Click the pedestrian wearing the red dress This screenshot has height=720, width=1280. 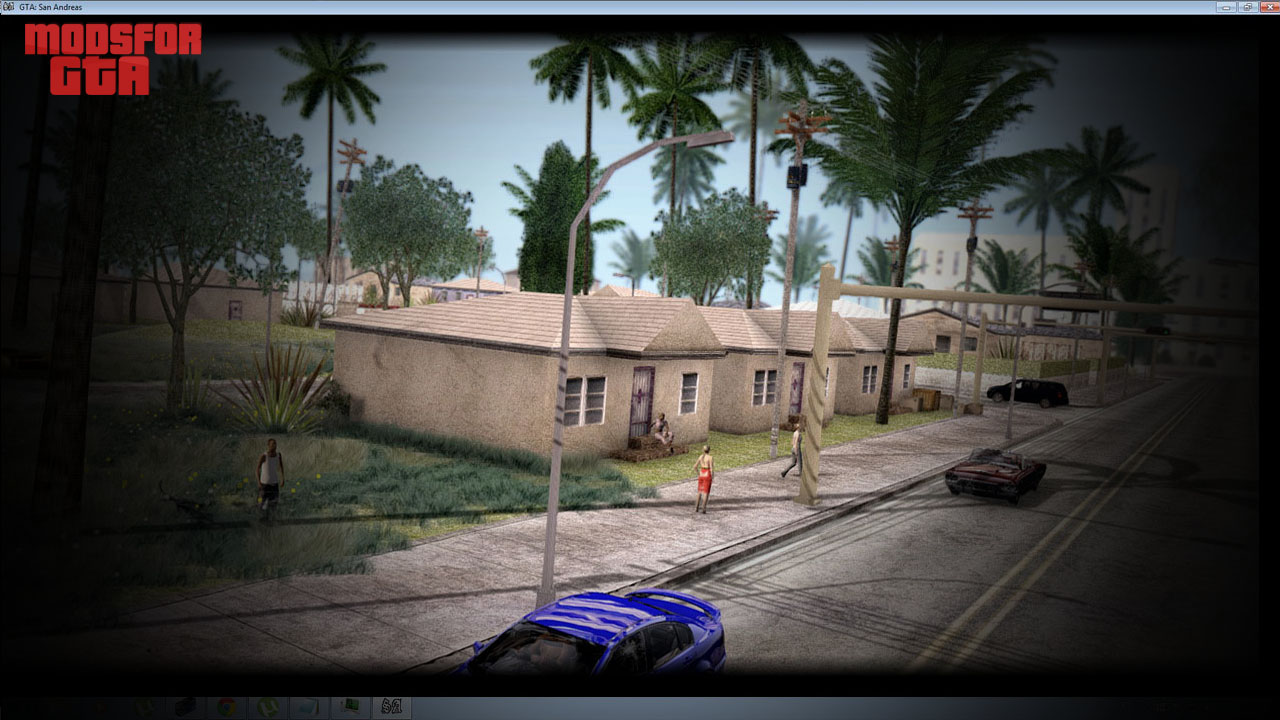[x=703, y=480]
